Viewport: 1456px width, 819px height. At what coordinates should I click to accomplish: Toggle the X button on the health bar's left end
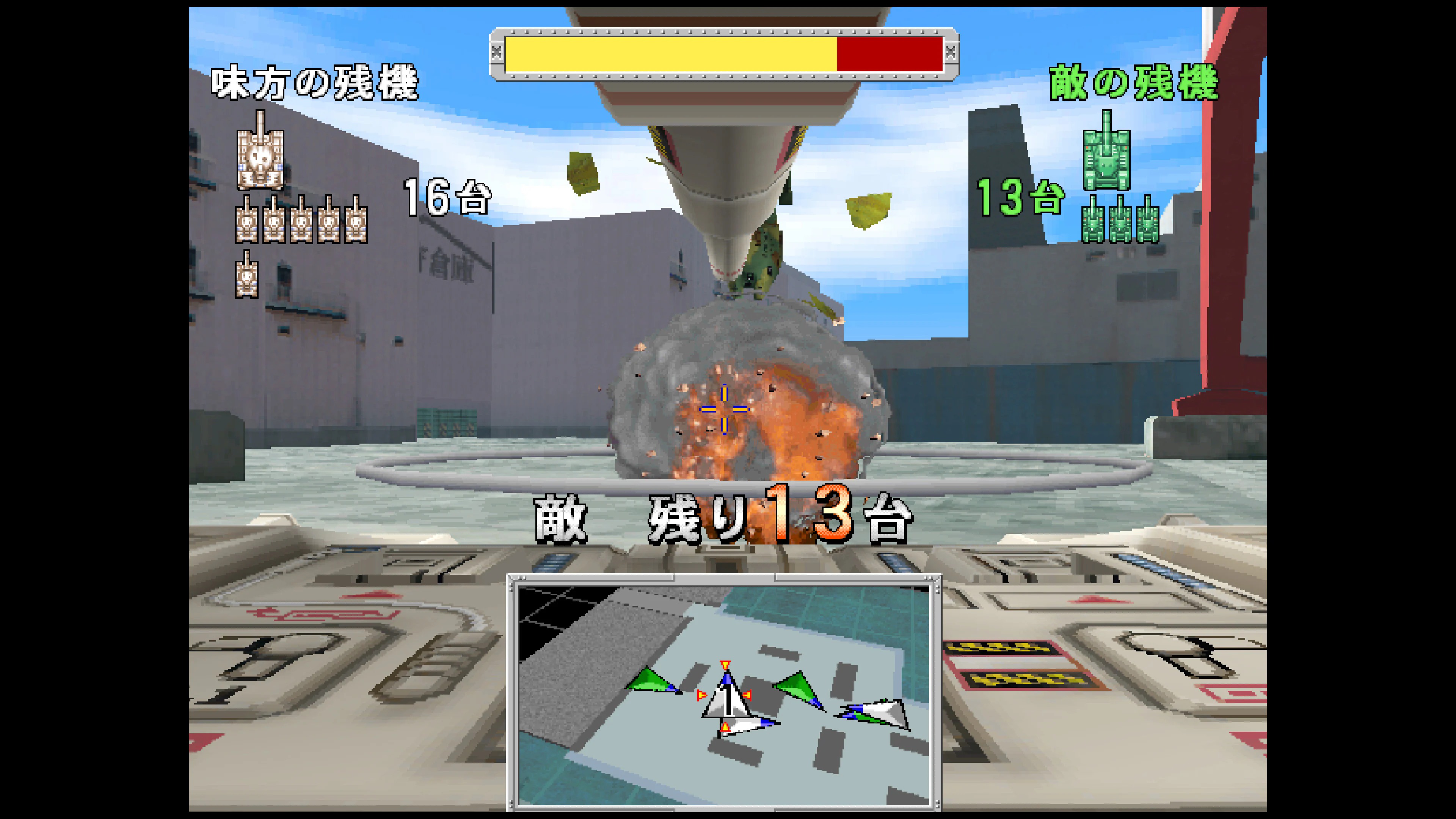click(497, 51)
